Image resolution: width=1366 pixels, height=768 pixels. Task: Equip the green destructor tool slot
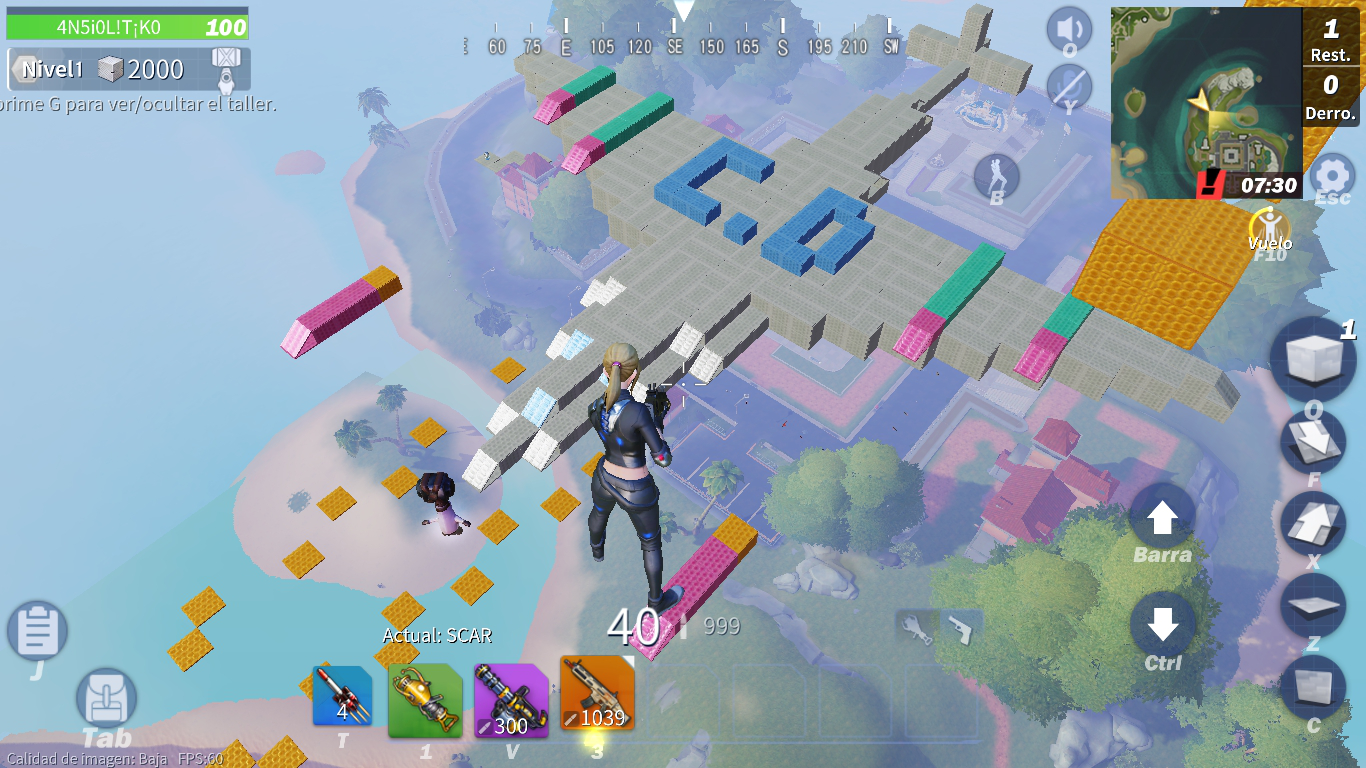(425, 699)
